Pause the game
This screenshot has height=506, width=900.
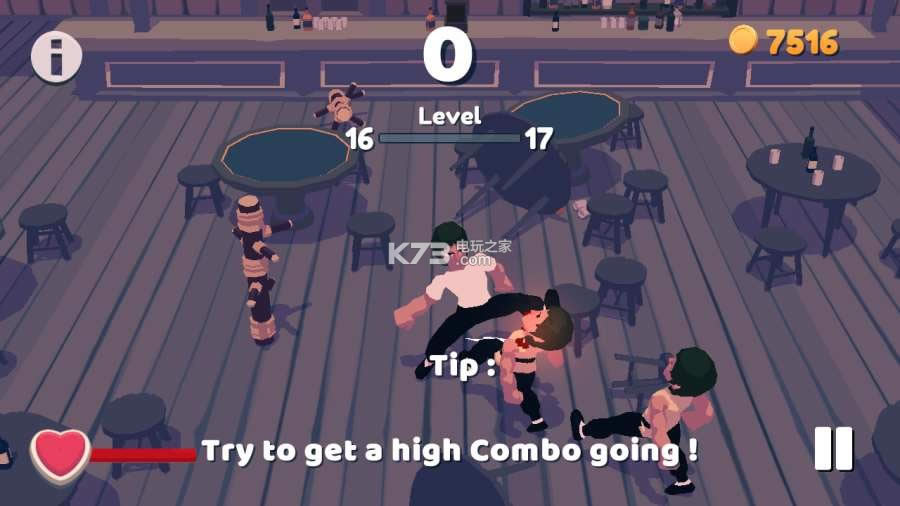(833, 449)
